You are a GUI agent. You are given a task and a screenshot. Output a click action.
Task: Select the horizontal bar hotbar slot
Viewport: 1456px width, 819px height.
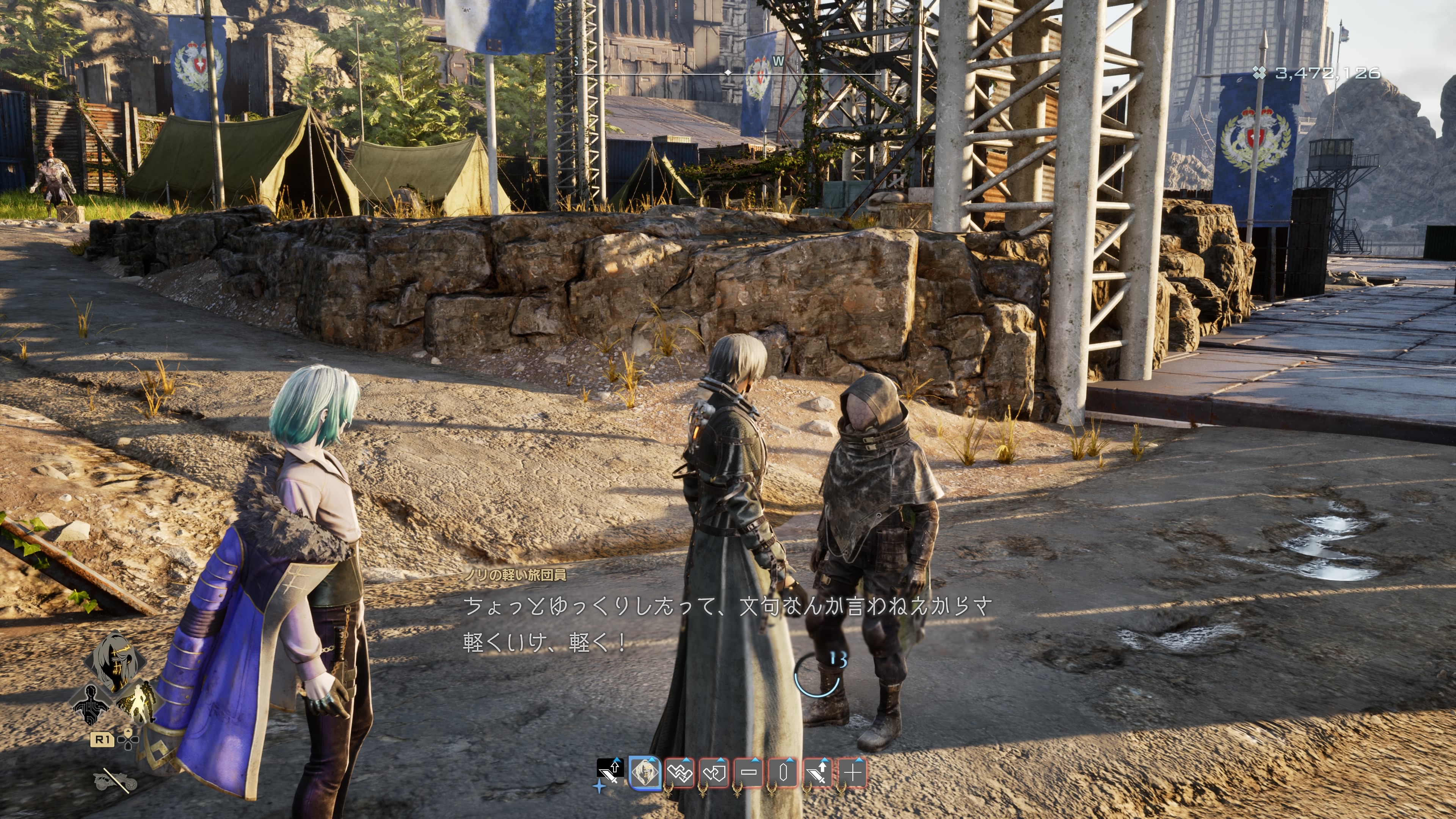tap(749, 772)
